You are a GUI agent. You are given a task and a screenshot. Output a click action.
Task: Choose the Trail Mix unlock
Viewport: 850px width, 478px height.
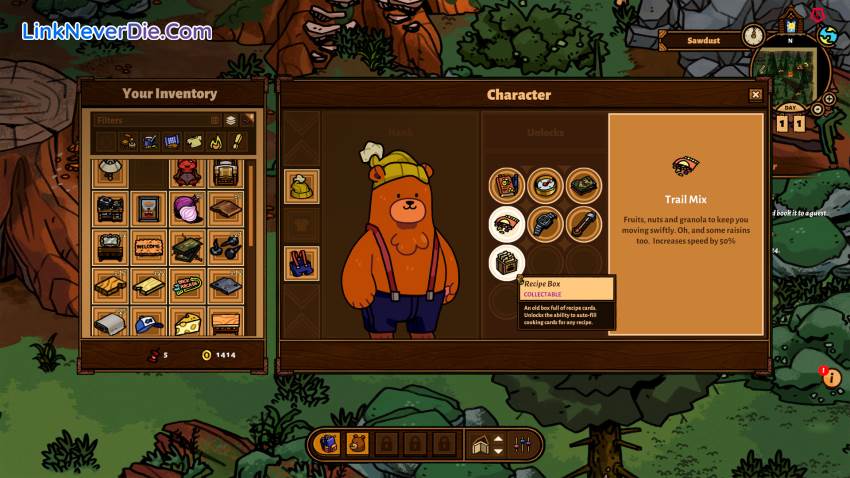[507, 224]
